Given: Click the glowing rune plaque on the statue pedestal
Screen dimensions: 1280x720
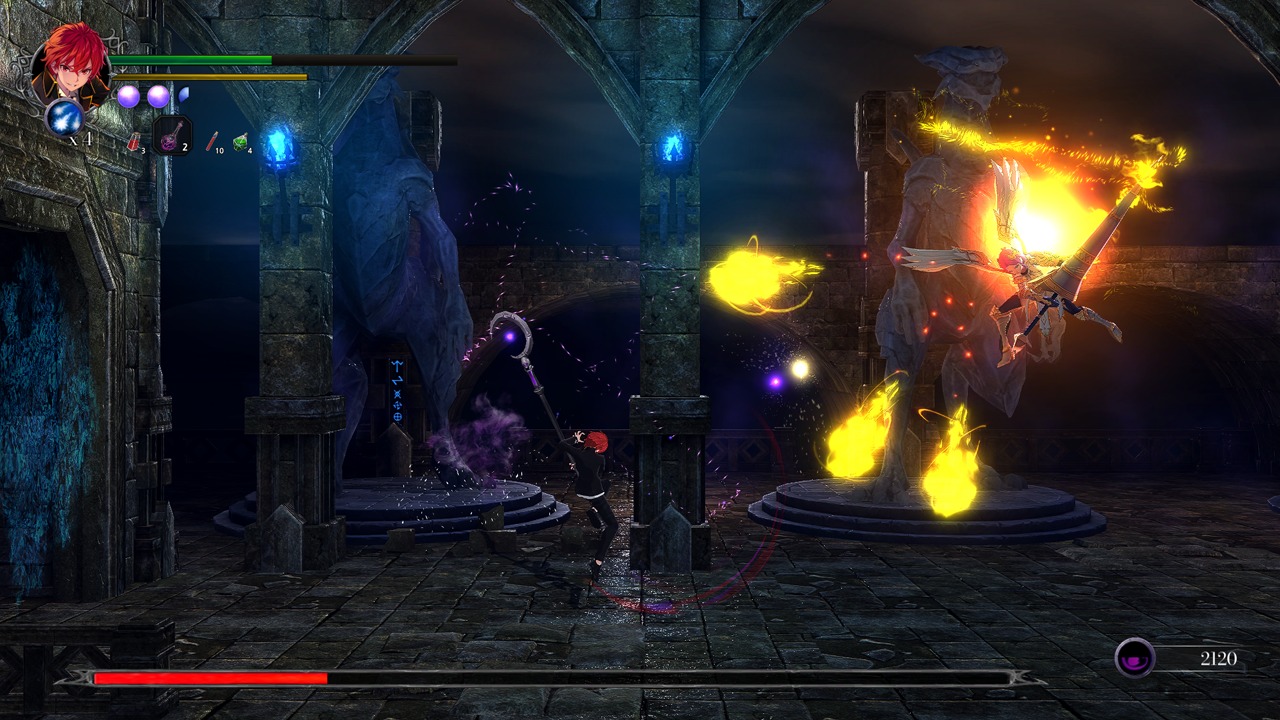Looking at the screenshot, I should (398, 390).
